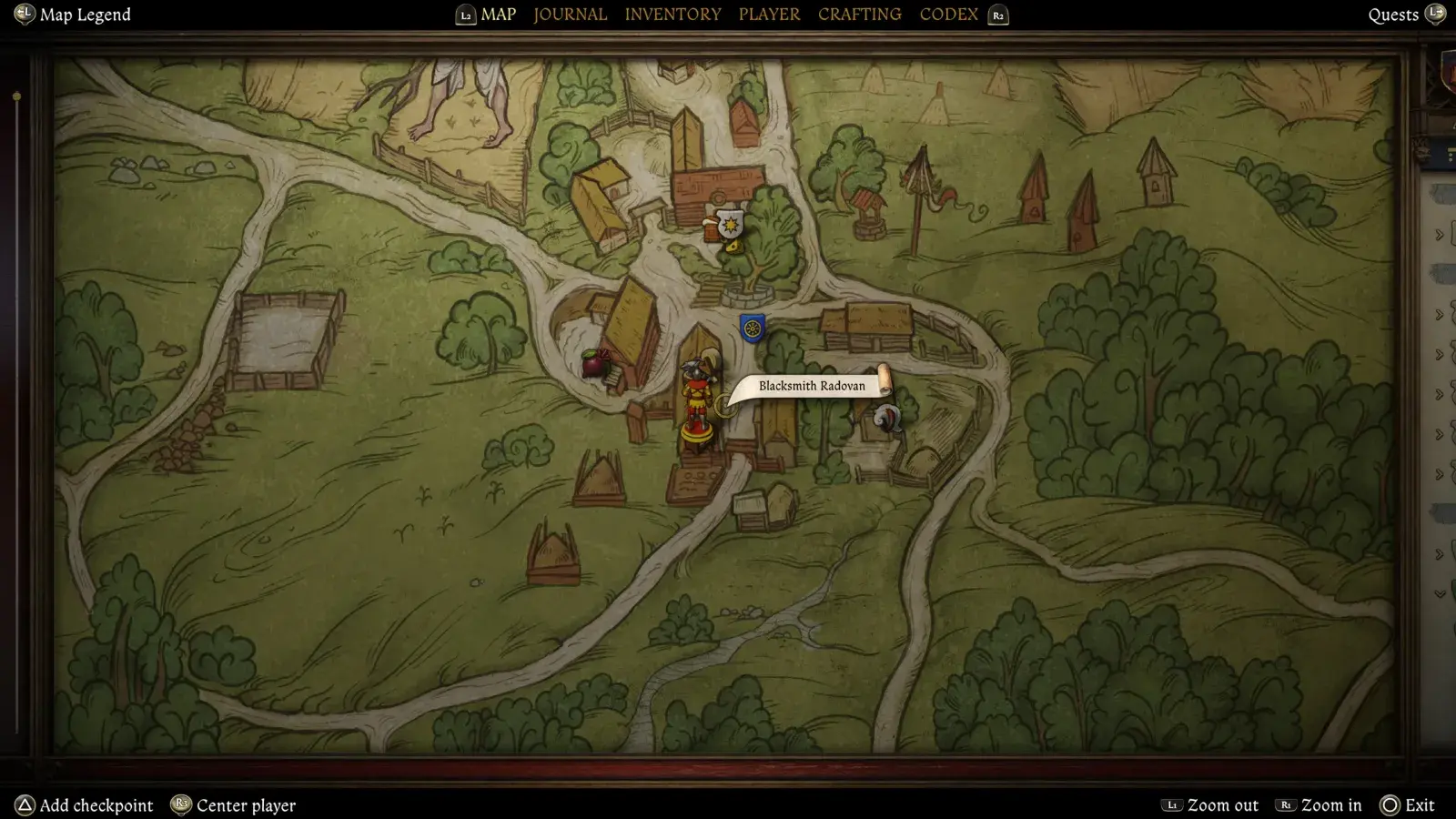Viewport: 1456px width, 819px height.
Task: Click the Blacksmith Radovan label
Action: 812,386
